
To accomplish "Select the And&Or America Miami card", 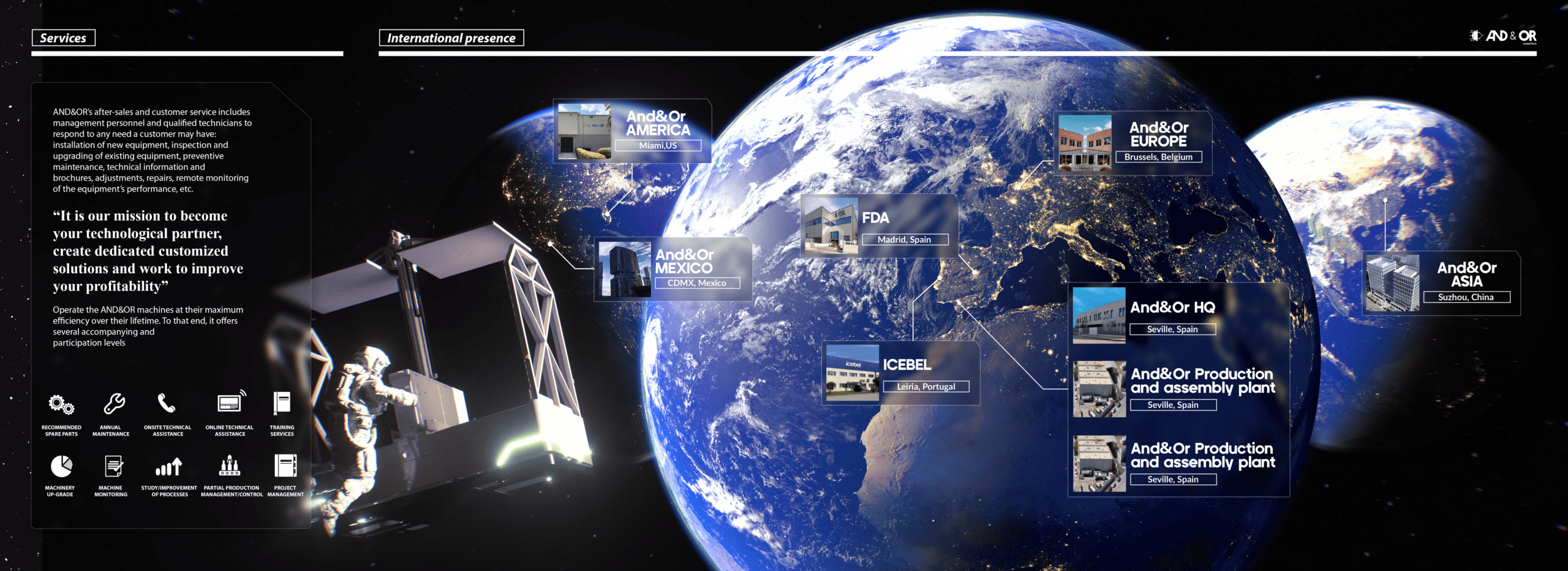I will [x=632, y=131].
